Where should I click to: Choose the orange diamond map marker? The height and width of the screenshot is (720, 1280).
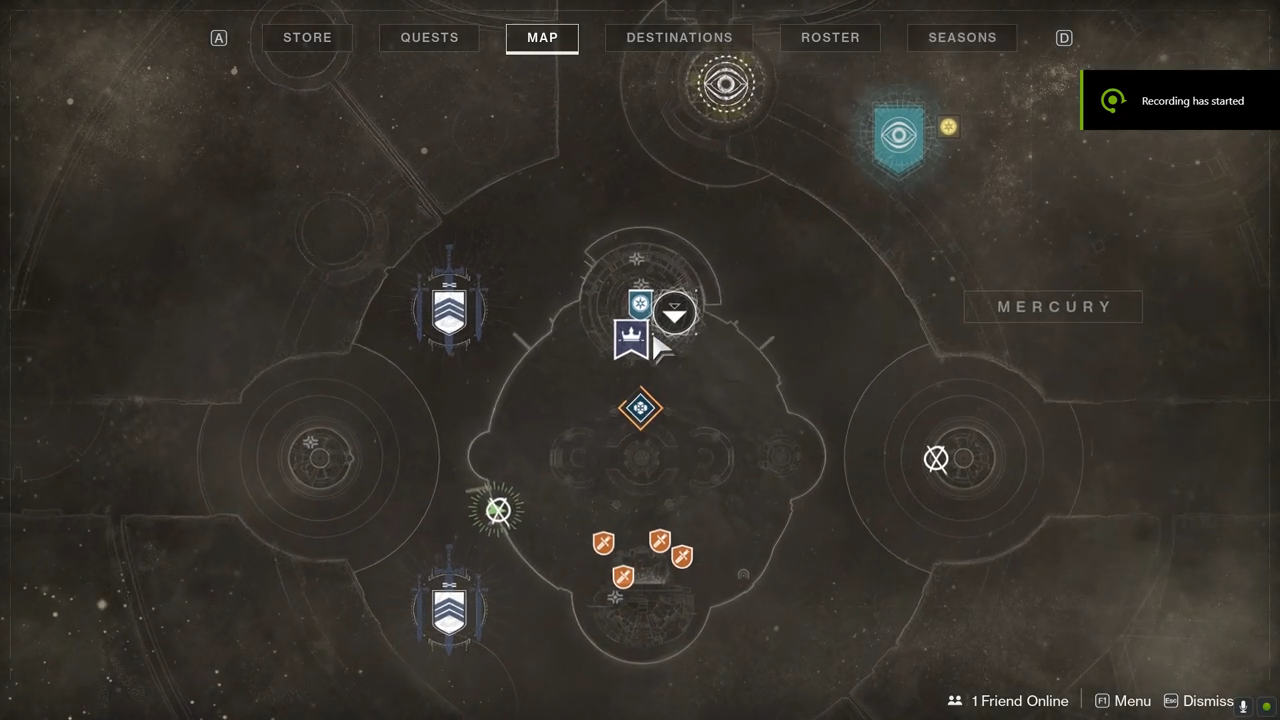tap(640, 408)
